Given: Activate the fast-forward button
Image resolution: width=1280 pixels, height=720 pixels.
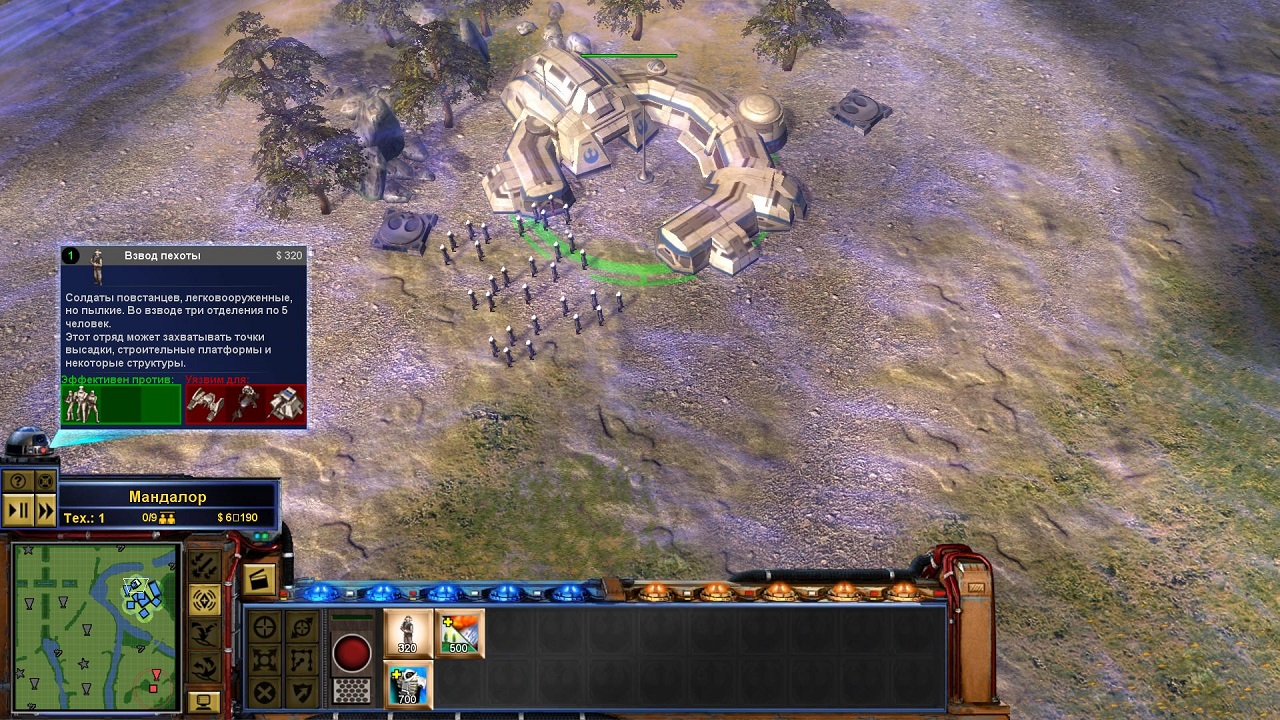Looking at the screenshot, I should click(x=45, y=510).
